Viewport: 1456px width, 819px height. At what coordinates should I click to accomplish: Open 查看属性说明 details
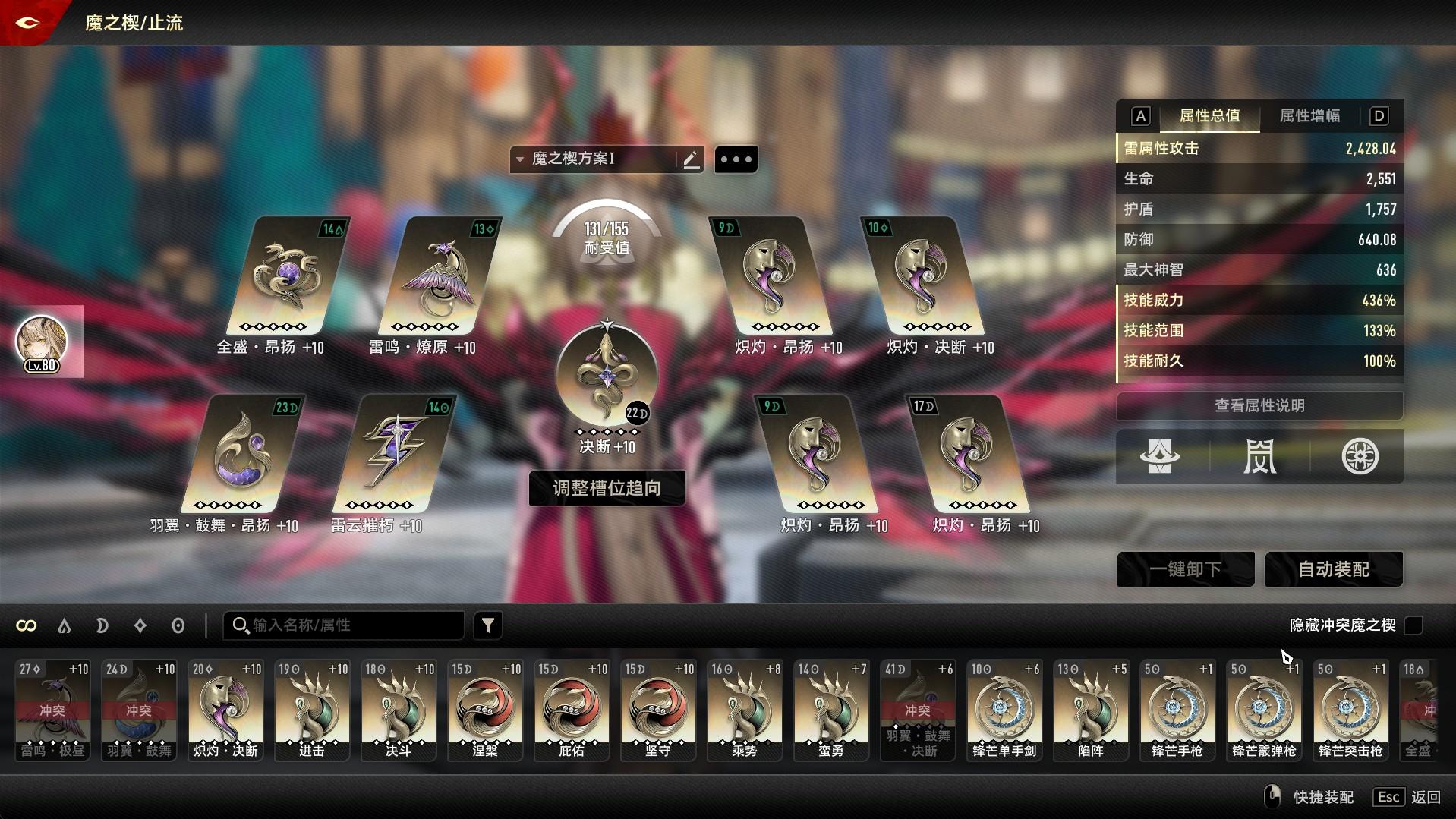(1259, 405)
